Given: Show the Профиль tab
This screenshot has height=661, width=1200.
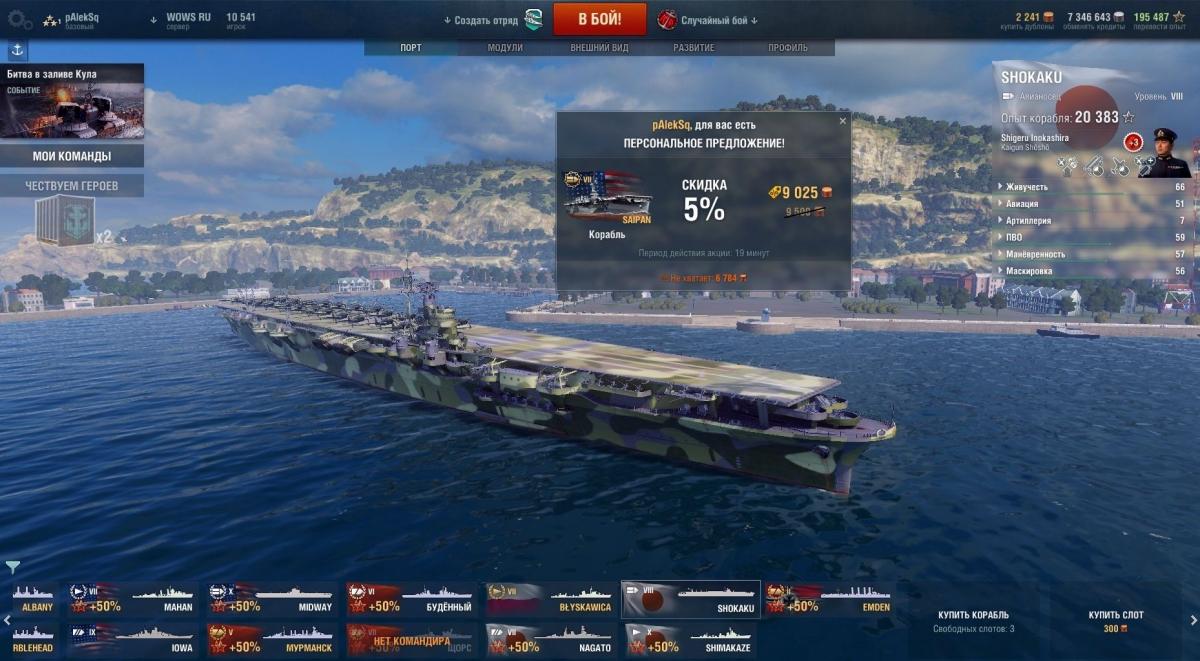Looking at the screenshot, I should click(x=788, y=48).
